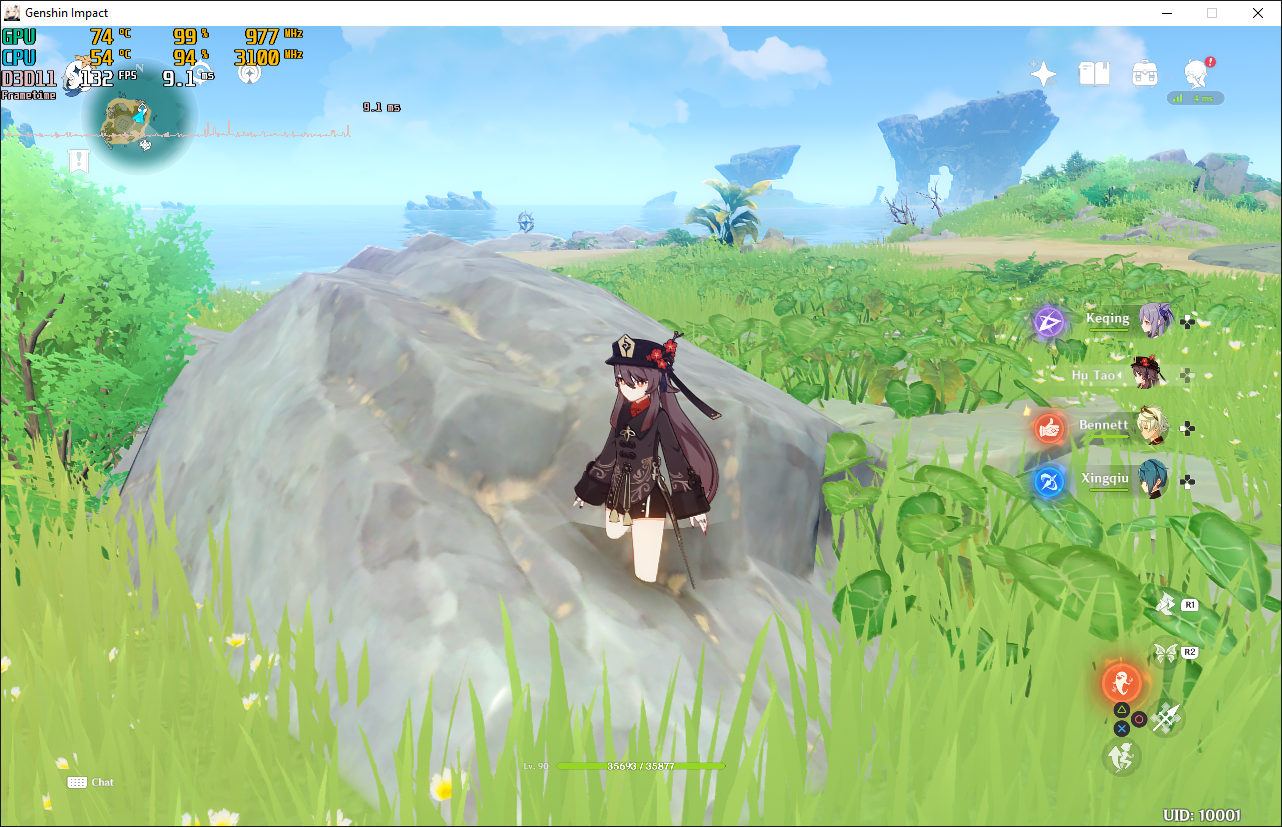1282x827 pixels.
Task: Open the Paimon menu with notification badge
Action: click(1196, 73)
